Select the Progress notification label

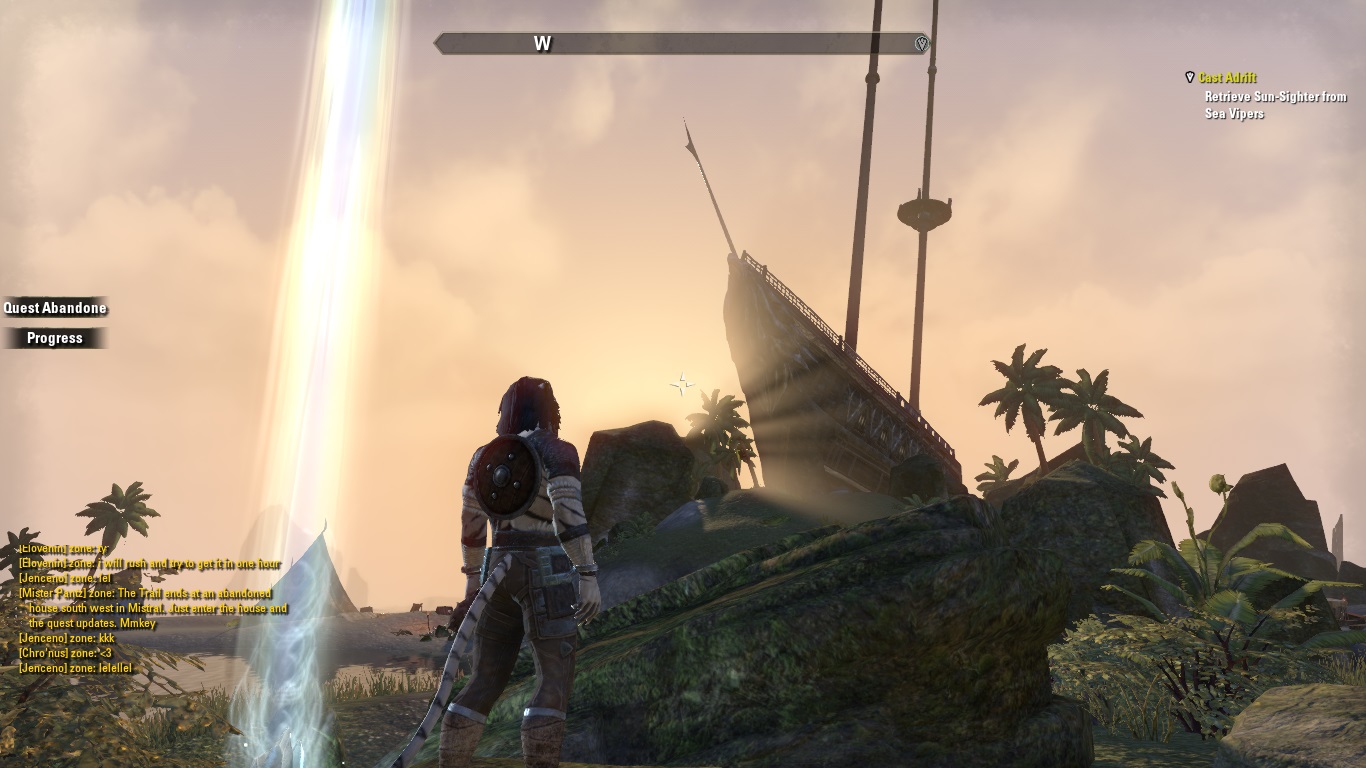click(55, 338)
